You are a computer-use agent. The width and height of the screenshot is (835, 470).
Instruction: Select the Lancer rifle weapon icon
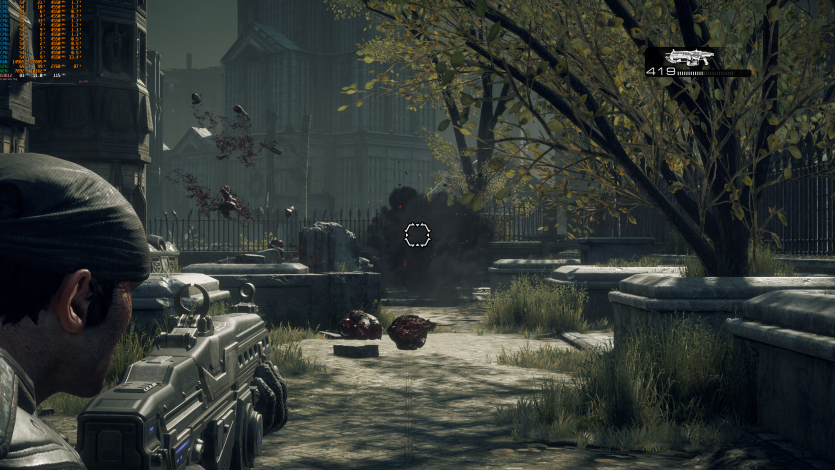tap(692, 57)
